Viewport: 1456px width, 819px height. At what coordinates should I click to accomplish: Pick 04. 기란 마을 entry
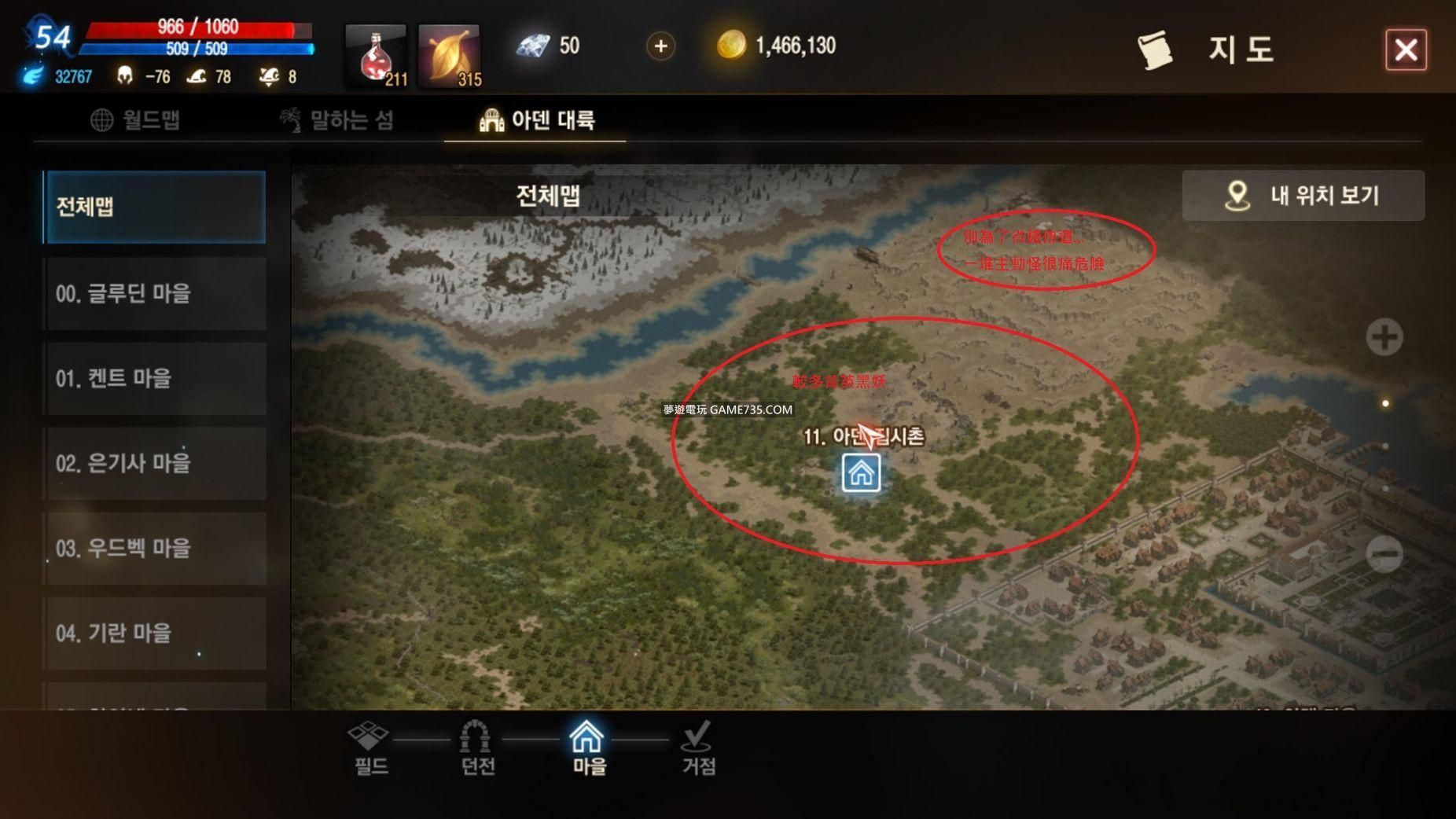tap(154, 633)
